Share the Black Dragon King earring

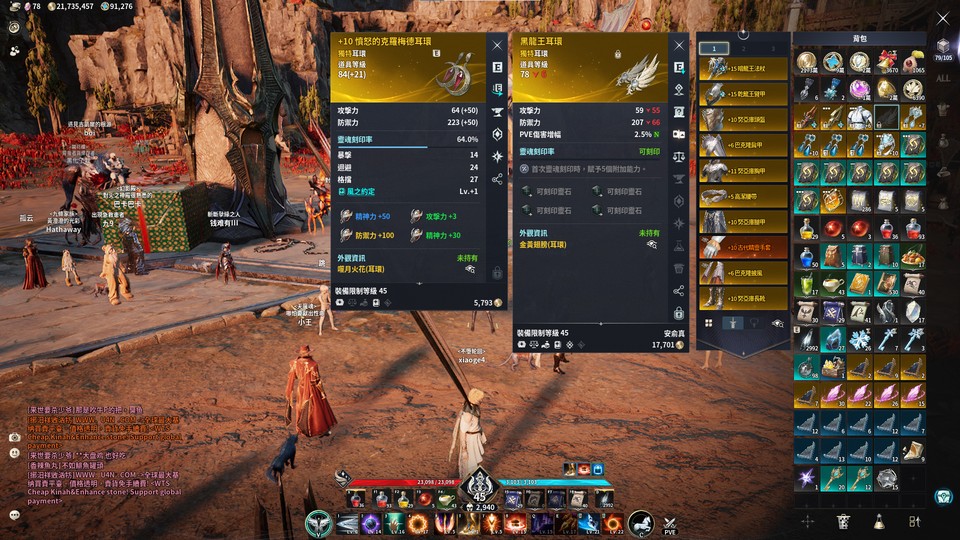pyautogui.click(x=679, y=291)
